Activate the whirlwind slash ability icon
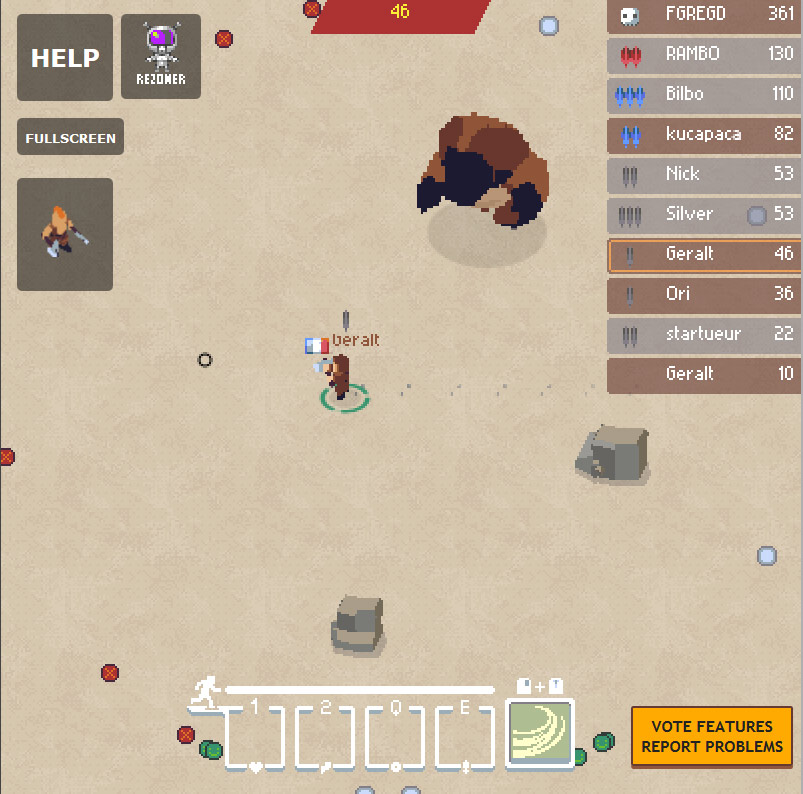The height and width of the screenshot is (794, 803). pyautogui.click(x=540, y=733)
